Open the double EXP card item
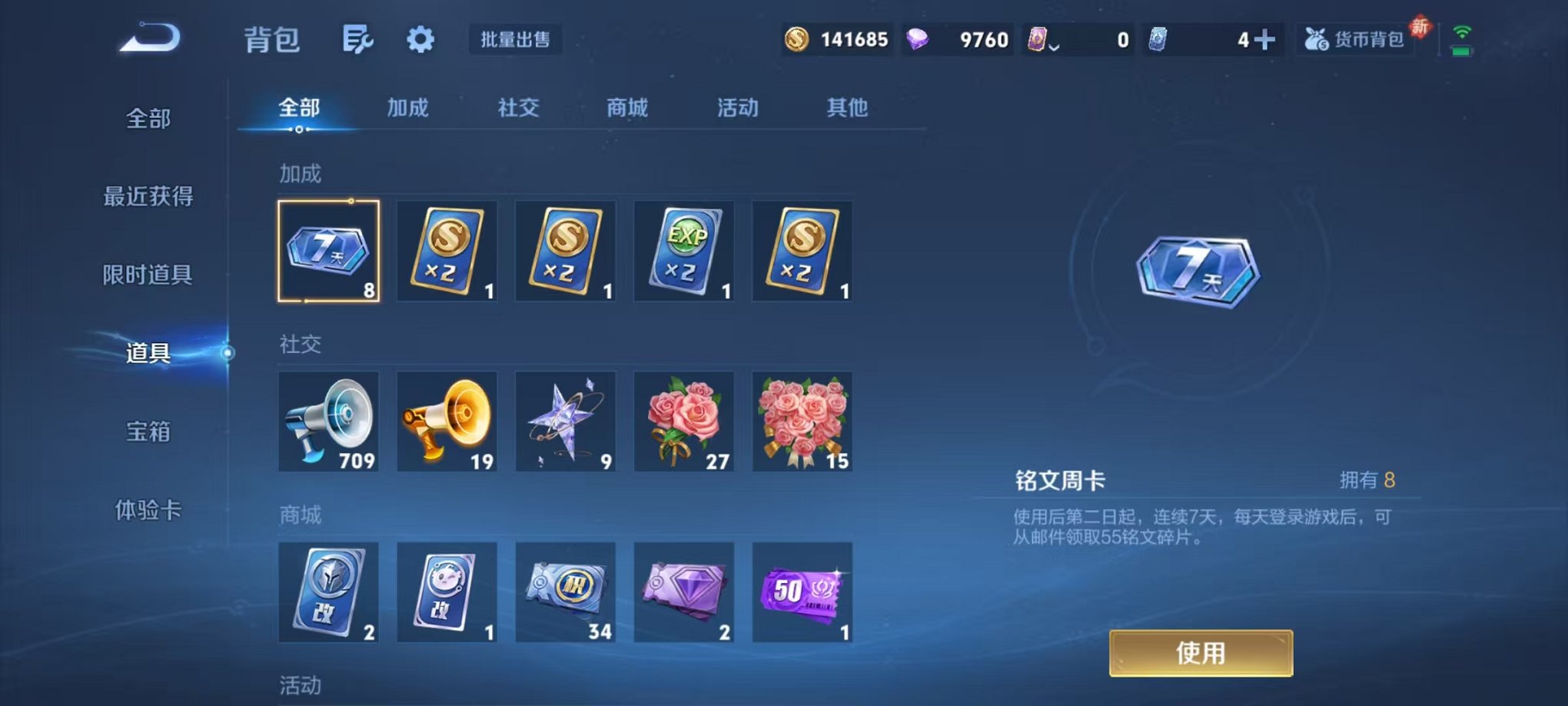1568x706 pixels. [683, 250]
